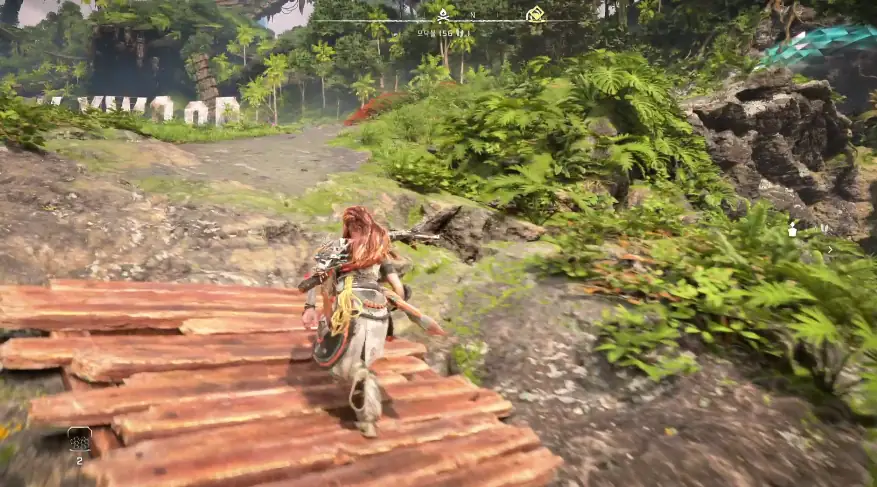Select the yellow quest marker on the compass
The width and height of the screenshot is (877, 487).
535,14
